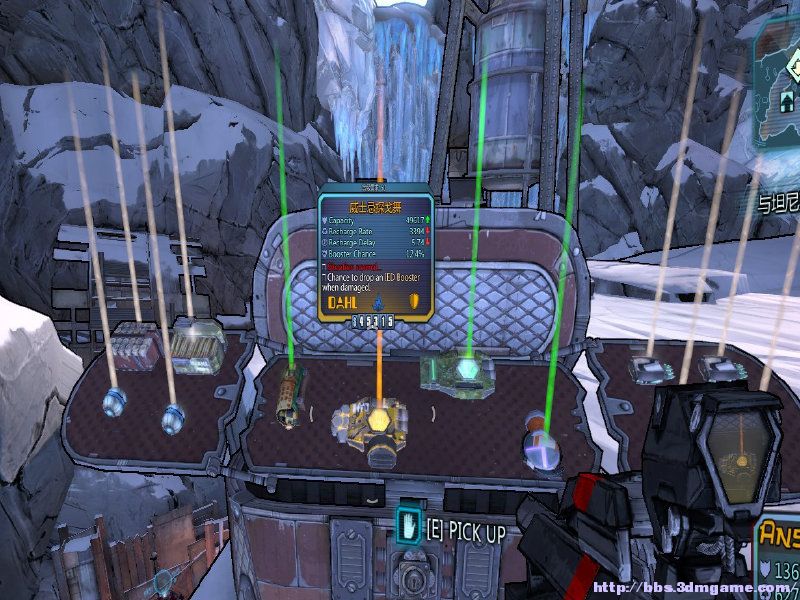Open the minimap in the corner

pos(776,92)
